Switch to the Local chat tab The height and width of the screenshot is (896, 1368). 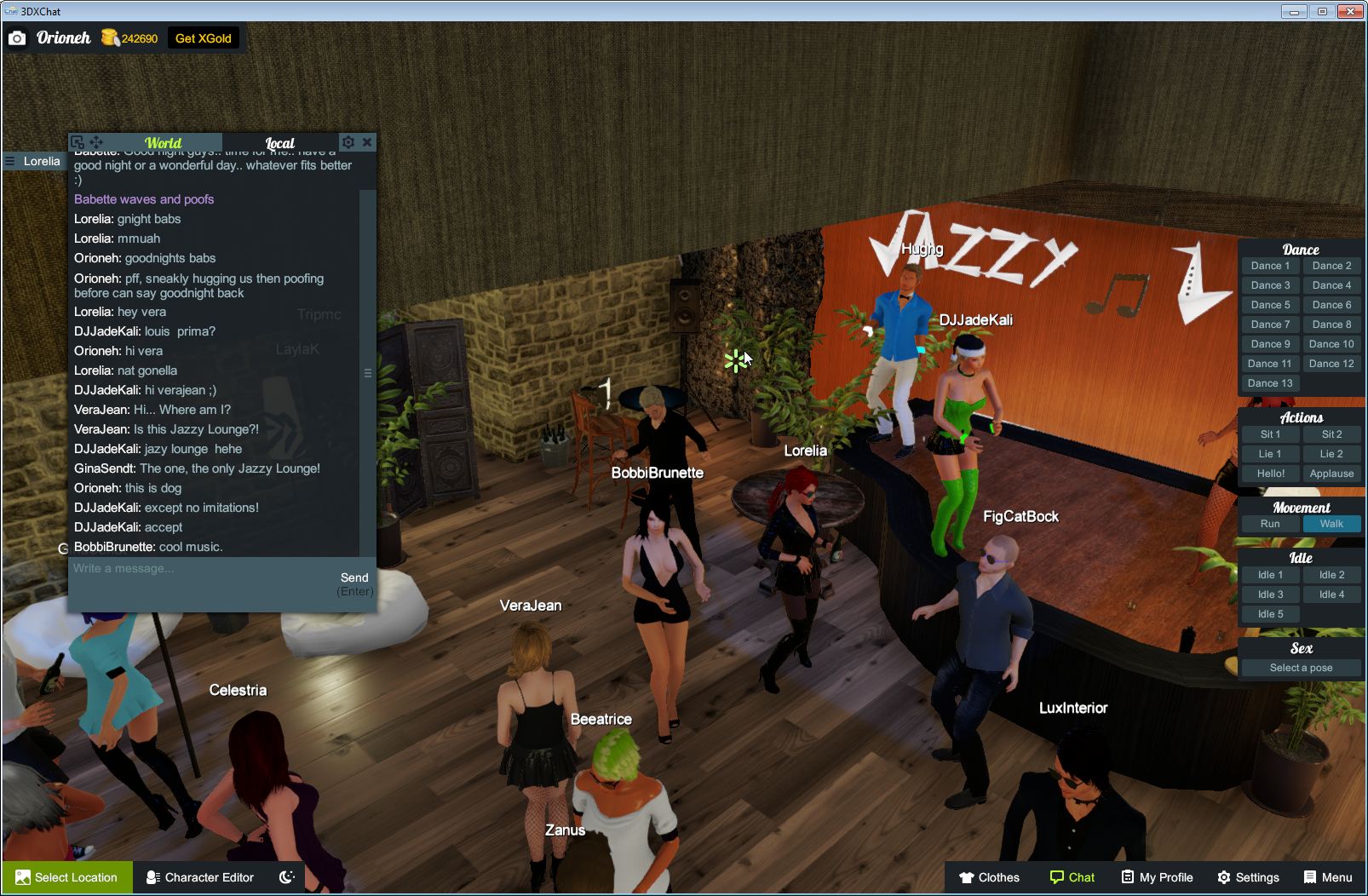(x=280, y=143)
